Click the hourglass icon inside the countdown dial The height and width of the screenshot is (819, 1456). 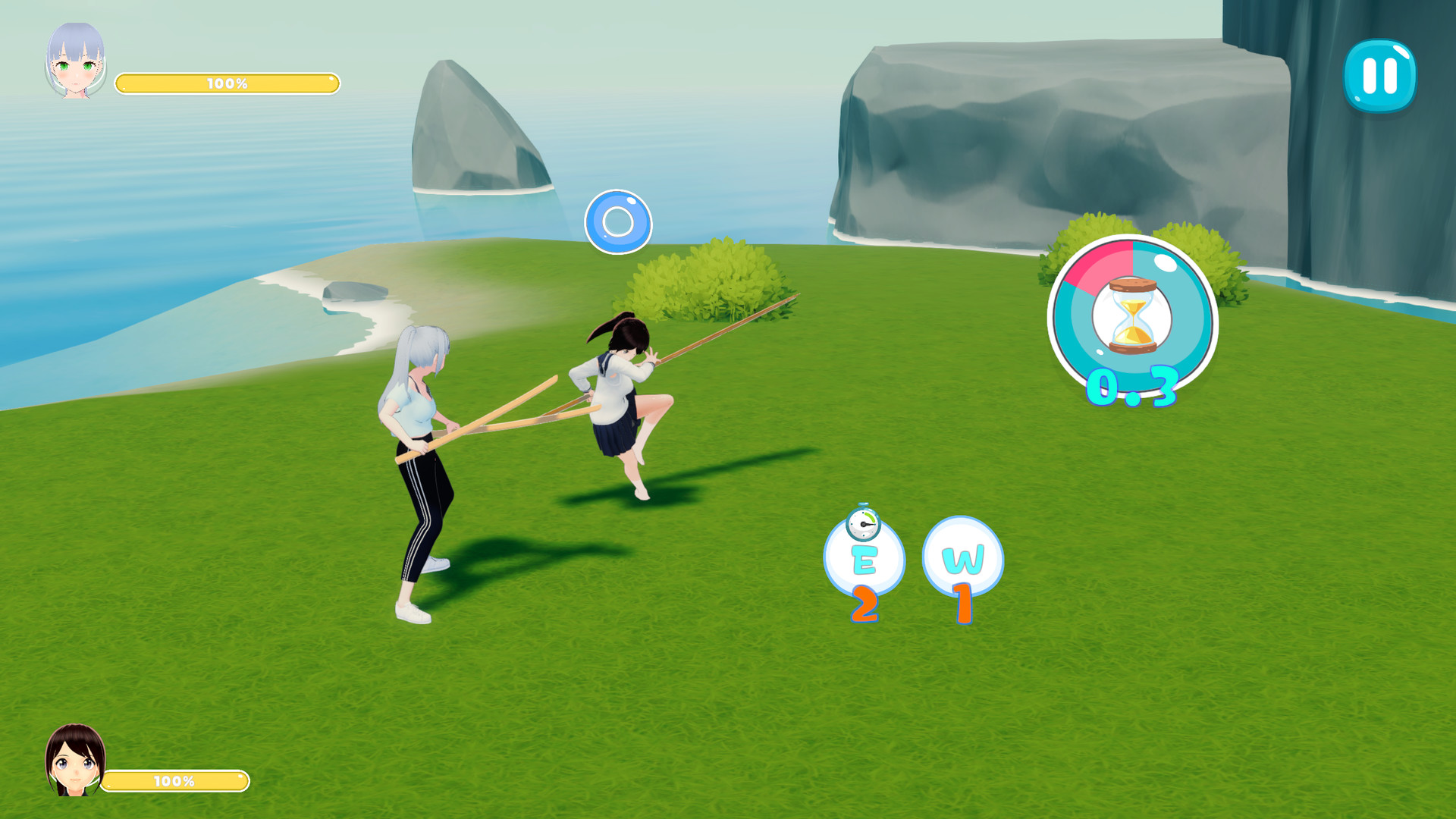pos(1132,317)
